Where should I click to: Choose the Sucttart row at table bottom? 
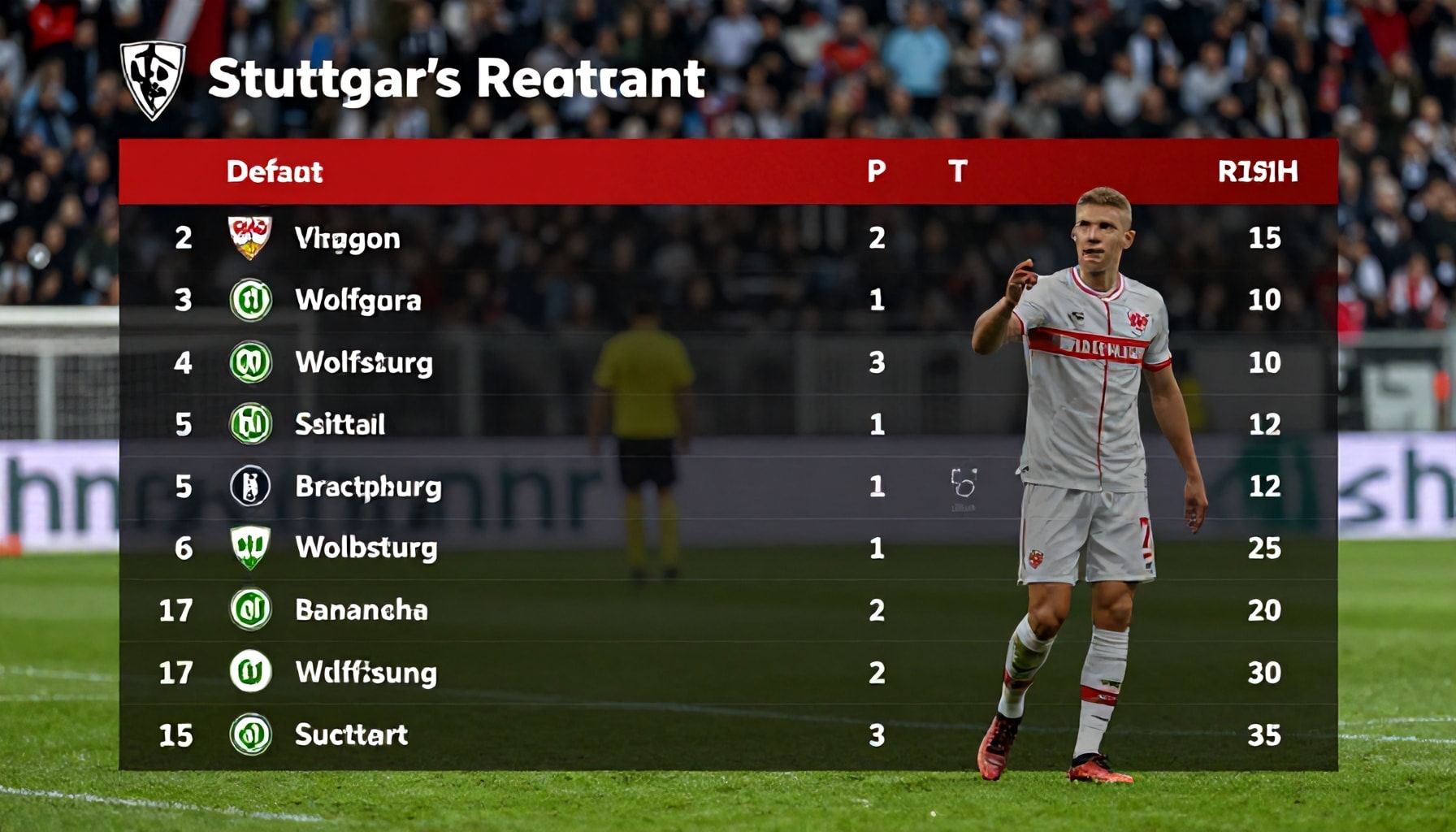coord(351,735)
